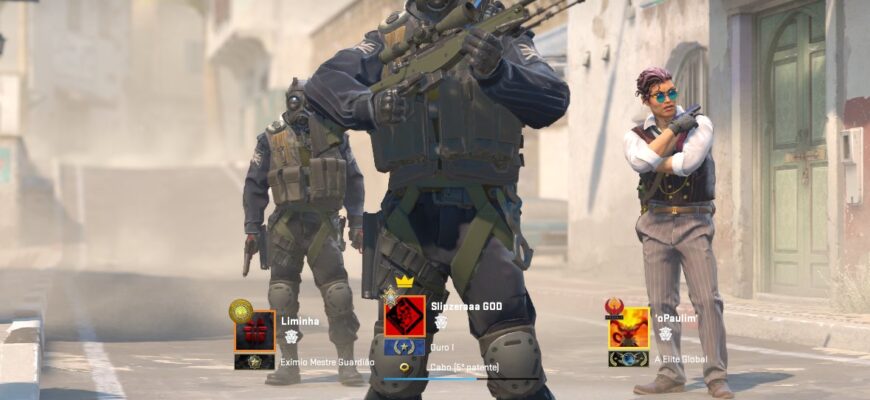Image resolution: width=870 pixels, height=400 pixels.
Task: Select the phoenix medal above 'oPaulim'
Action: (x=615, y=306)
